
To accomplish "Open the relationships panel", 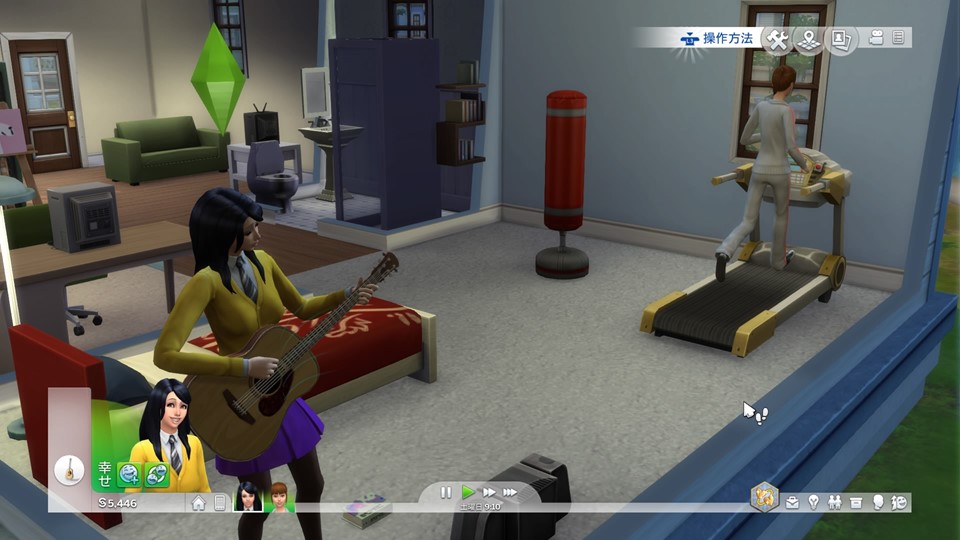I will pos(835,502).
